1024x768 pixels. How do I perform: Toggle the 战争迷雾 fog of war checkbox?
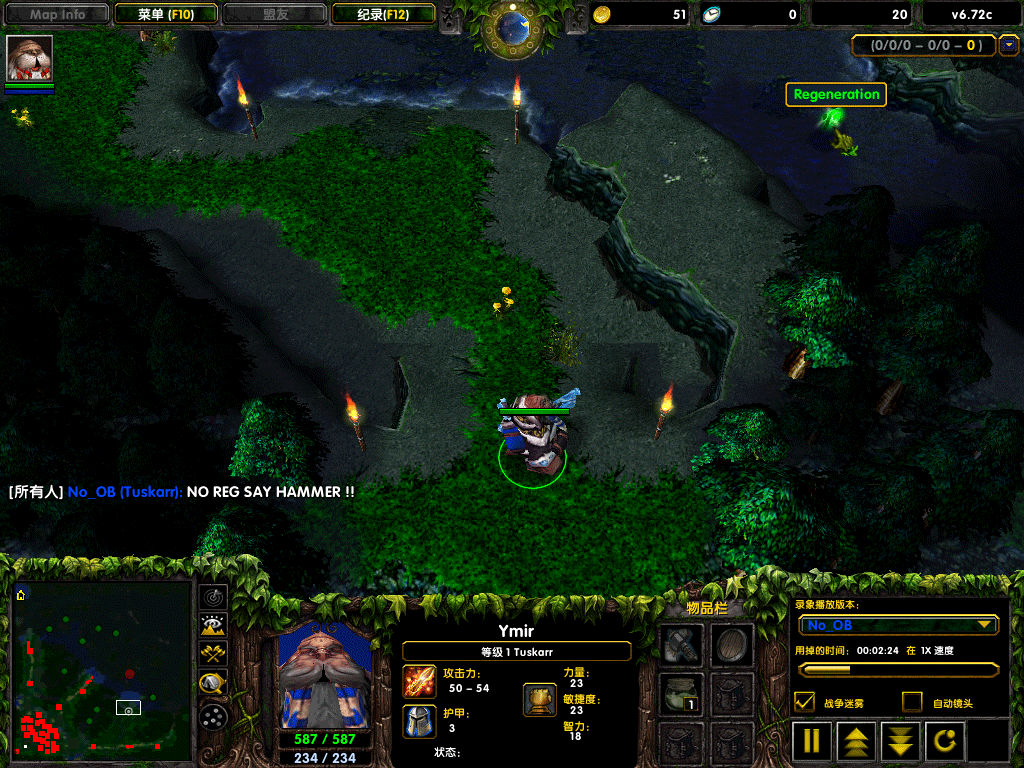[803, 702]
